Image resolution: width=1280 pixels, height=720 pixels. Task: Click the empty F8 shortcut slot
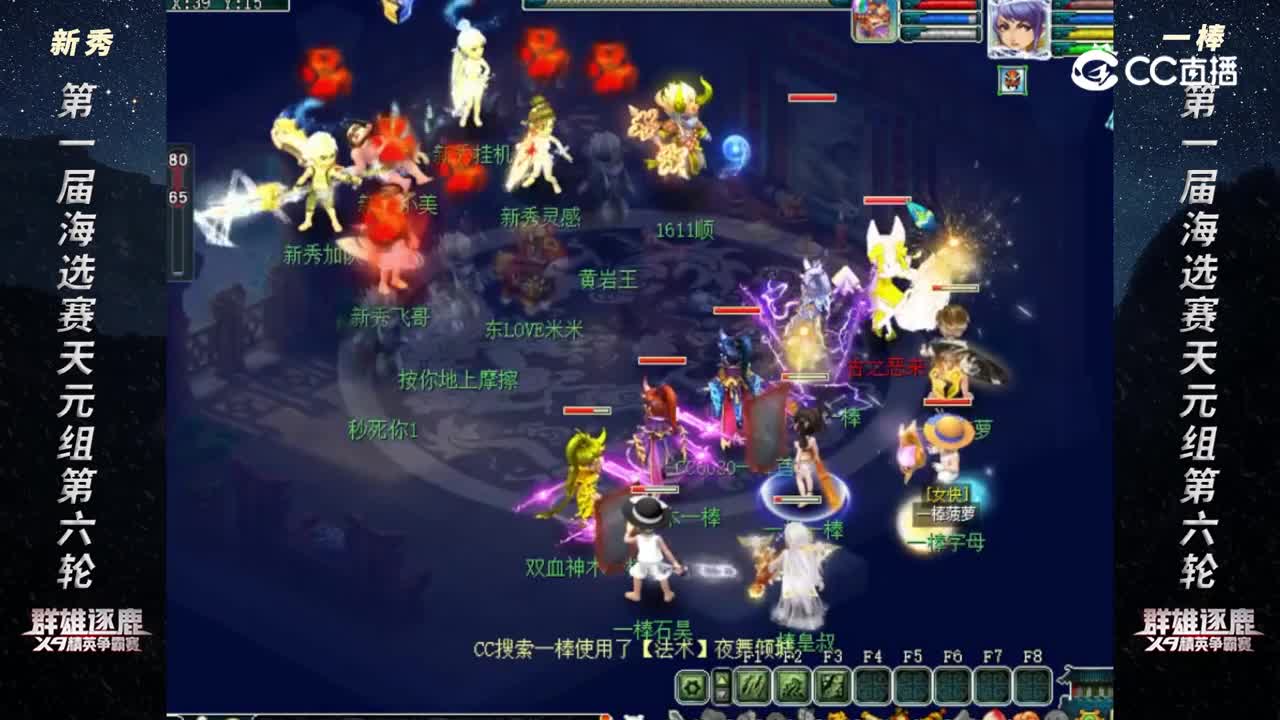click(1033, 685)
